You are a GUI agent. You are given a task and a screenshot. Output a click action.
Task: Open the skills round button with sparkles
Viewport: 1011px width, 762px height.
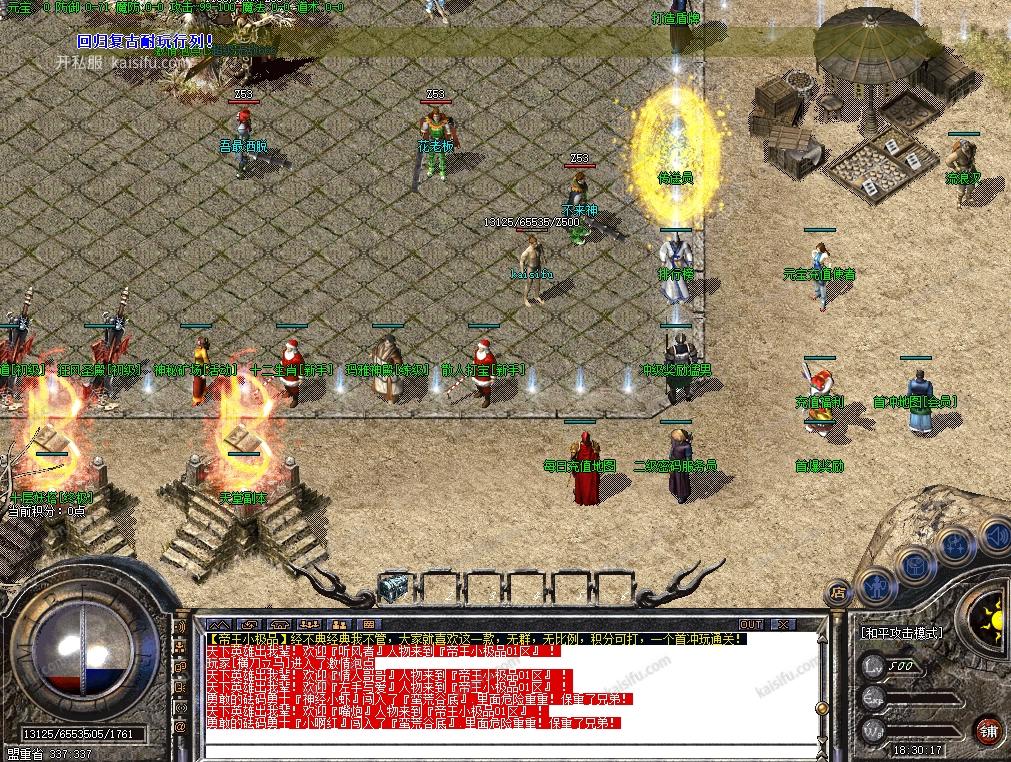(x=955, y=545)
